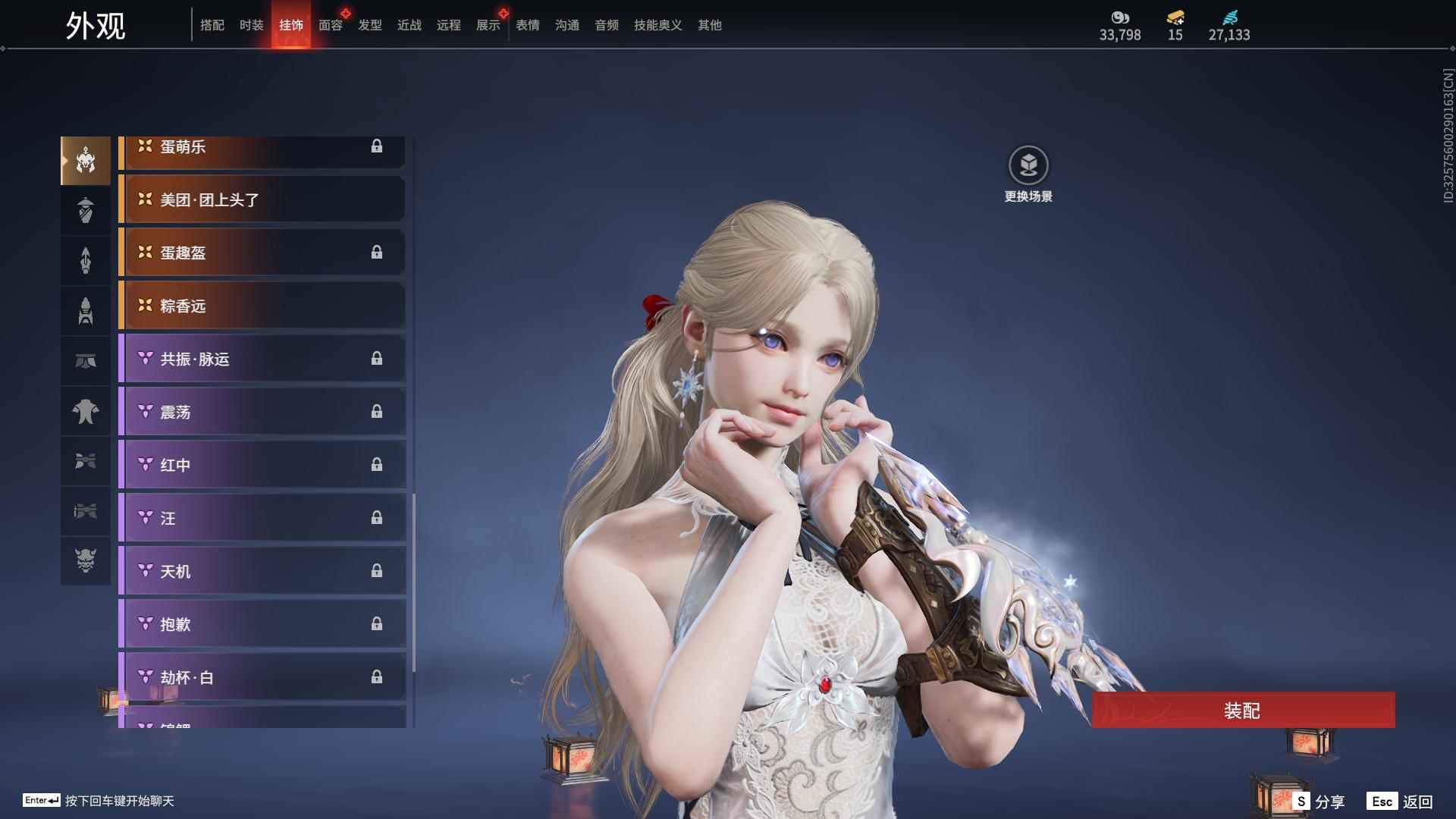Pick the 红中 accessory row
1456x819 pixels.
click(262, 465)
